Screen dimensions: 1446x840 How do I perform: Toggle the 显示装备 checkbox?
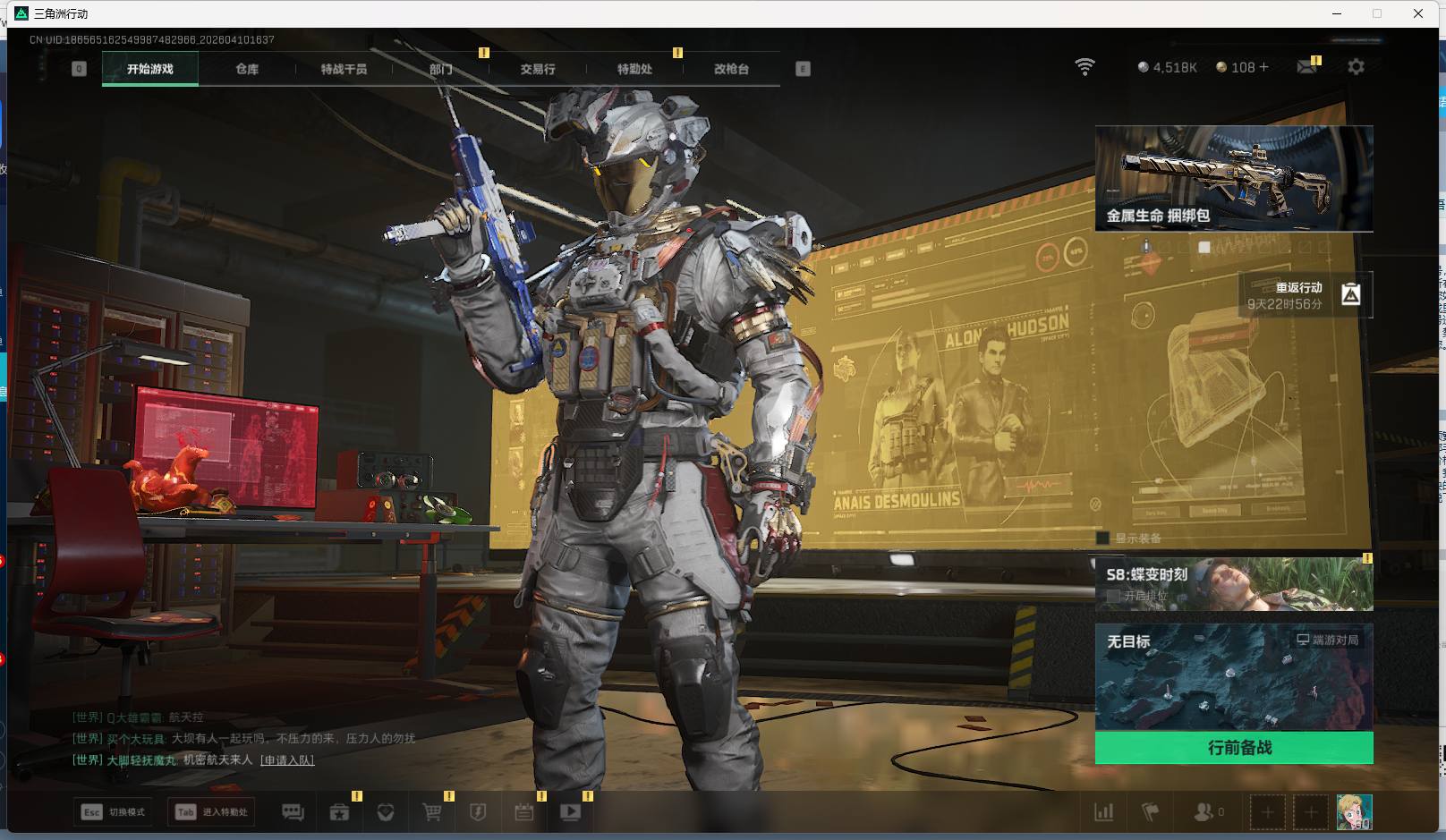click(x=1103, y=538)
